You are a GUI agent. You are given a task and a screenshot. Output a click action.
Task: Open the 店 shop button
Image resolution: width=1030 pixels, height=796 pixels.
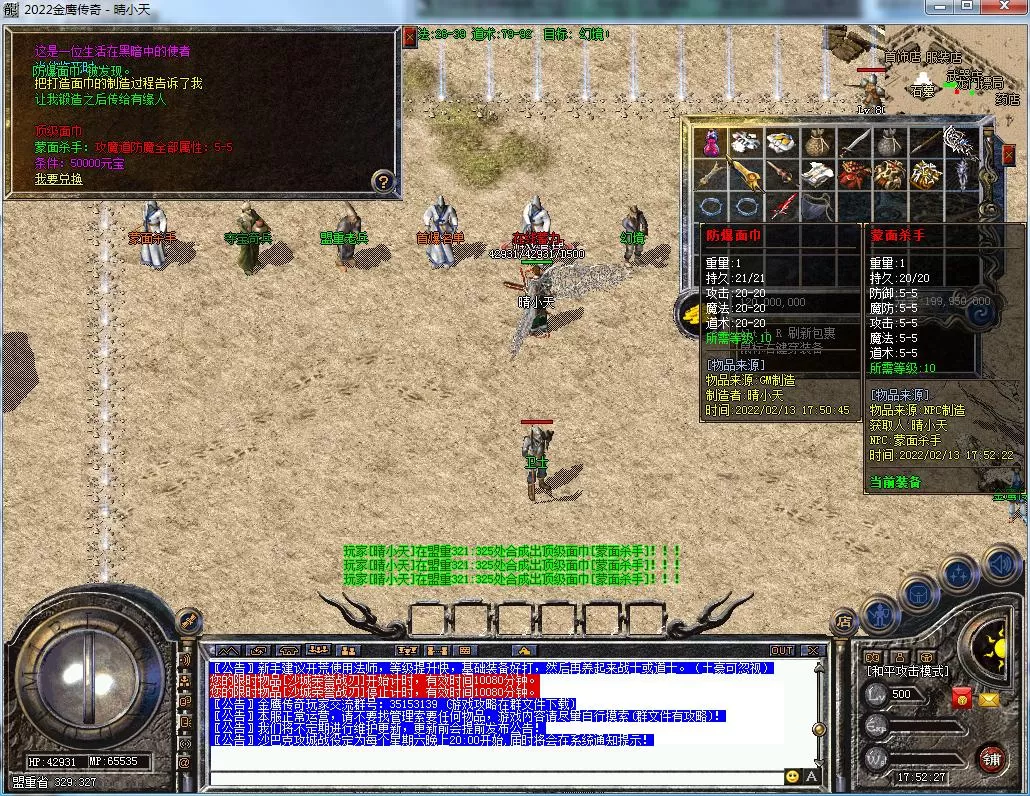[844, 620]
